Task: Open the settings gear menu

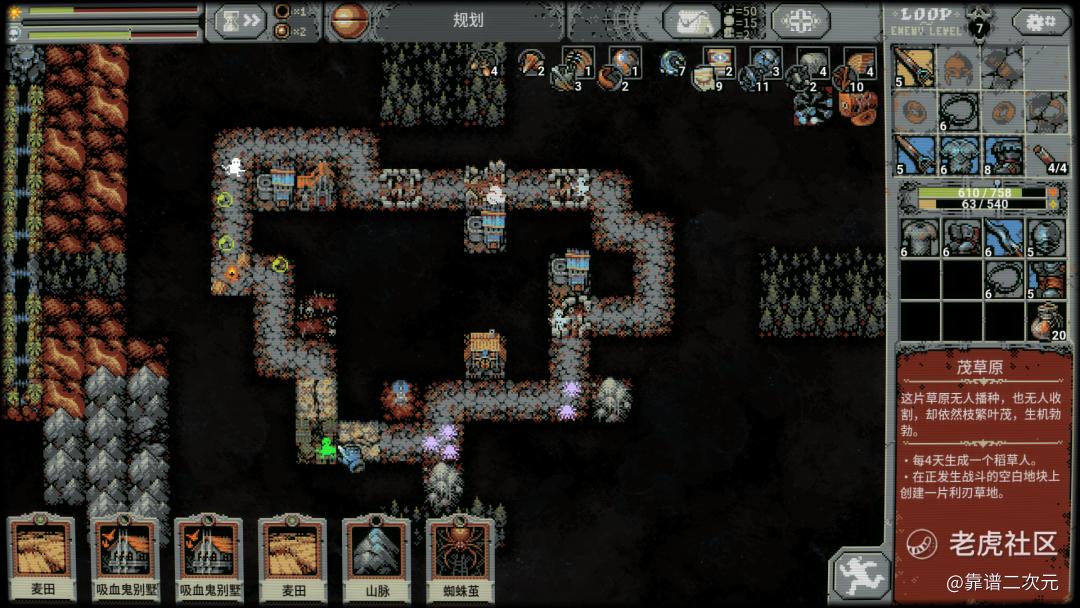Action: (x=1040, y=21)
